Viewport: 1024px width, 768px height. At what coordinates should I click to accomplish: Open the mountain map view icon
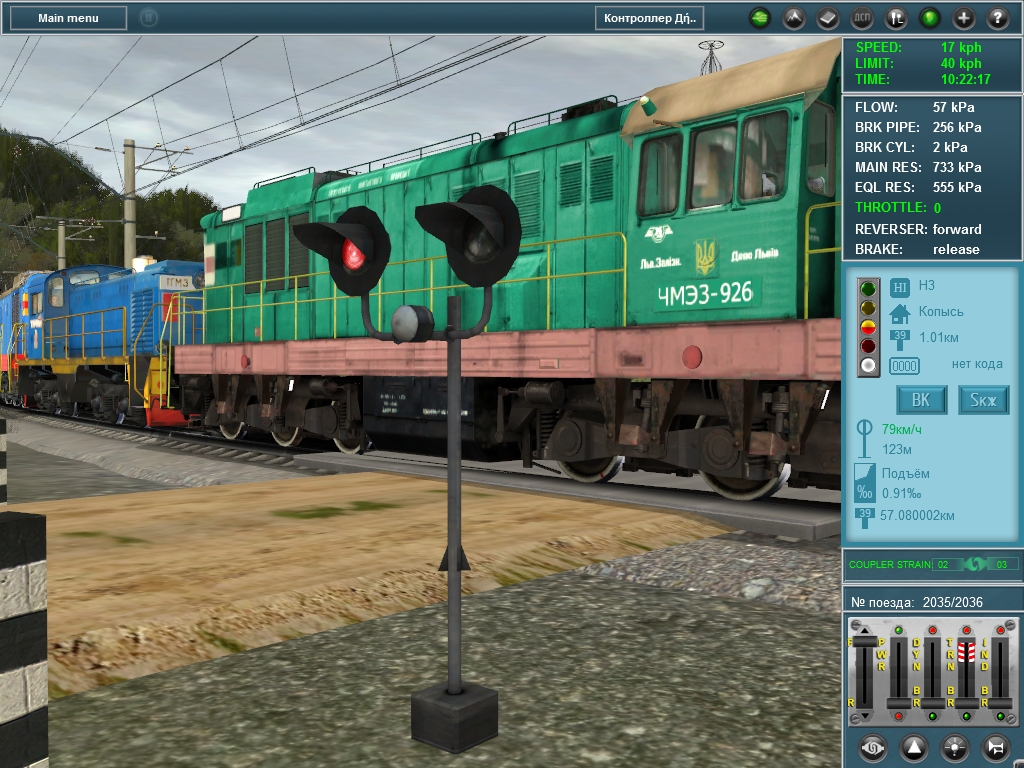(x=794, y=18)
